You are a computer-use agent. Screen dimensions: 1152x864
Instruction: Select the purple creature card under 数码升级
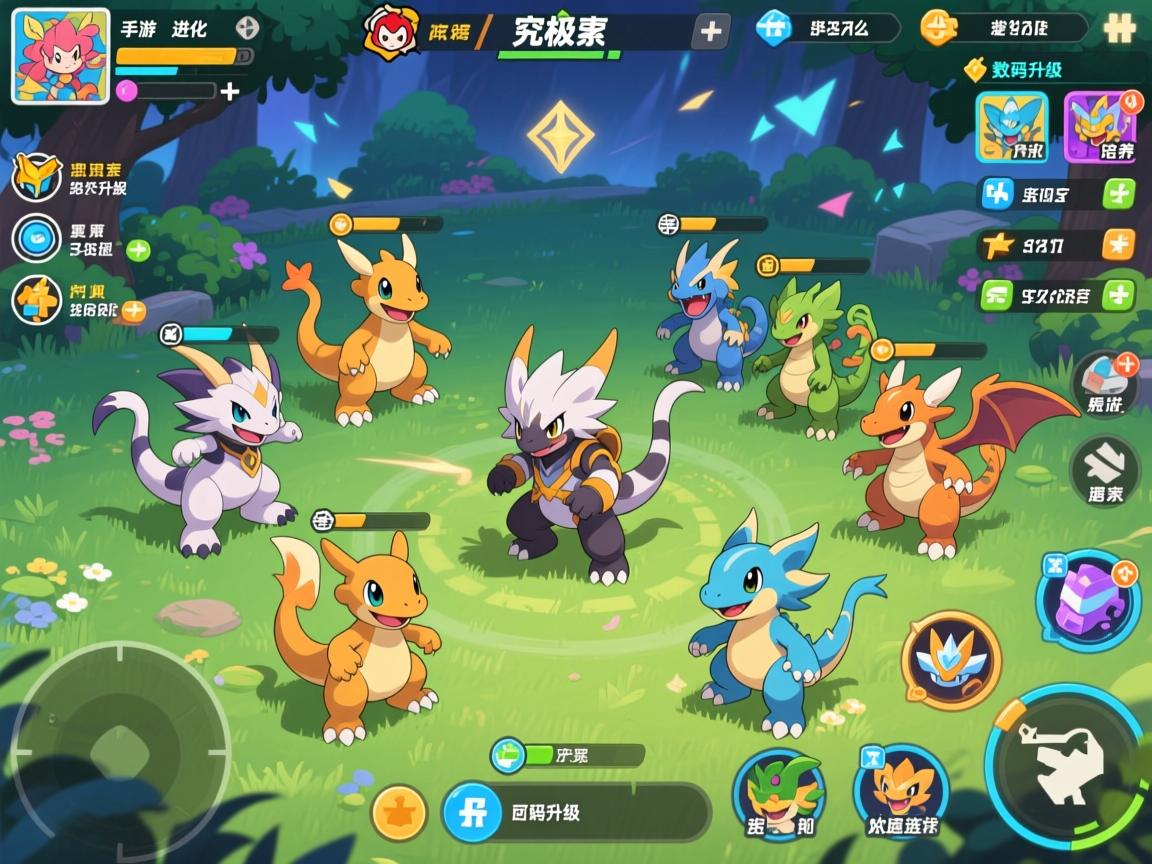1100,127
